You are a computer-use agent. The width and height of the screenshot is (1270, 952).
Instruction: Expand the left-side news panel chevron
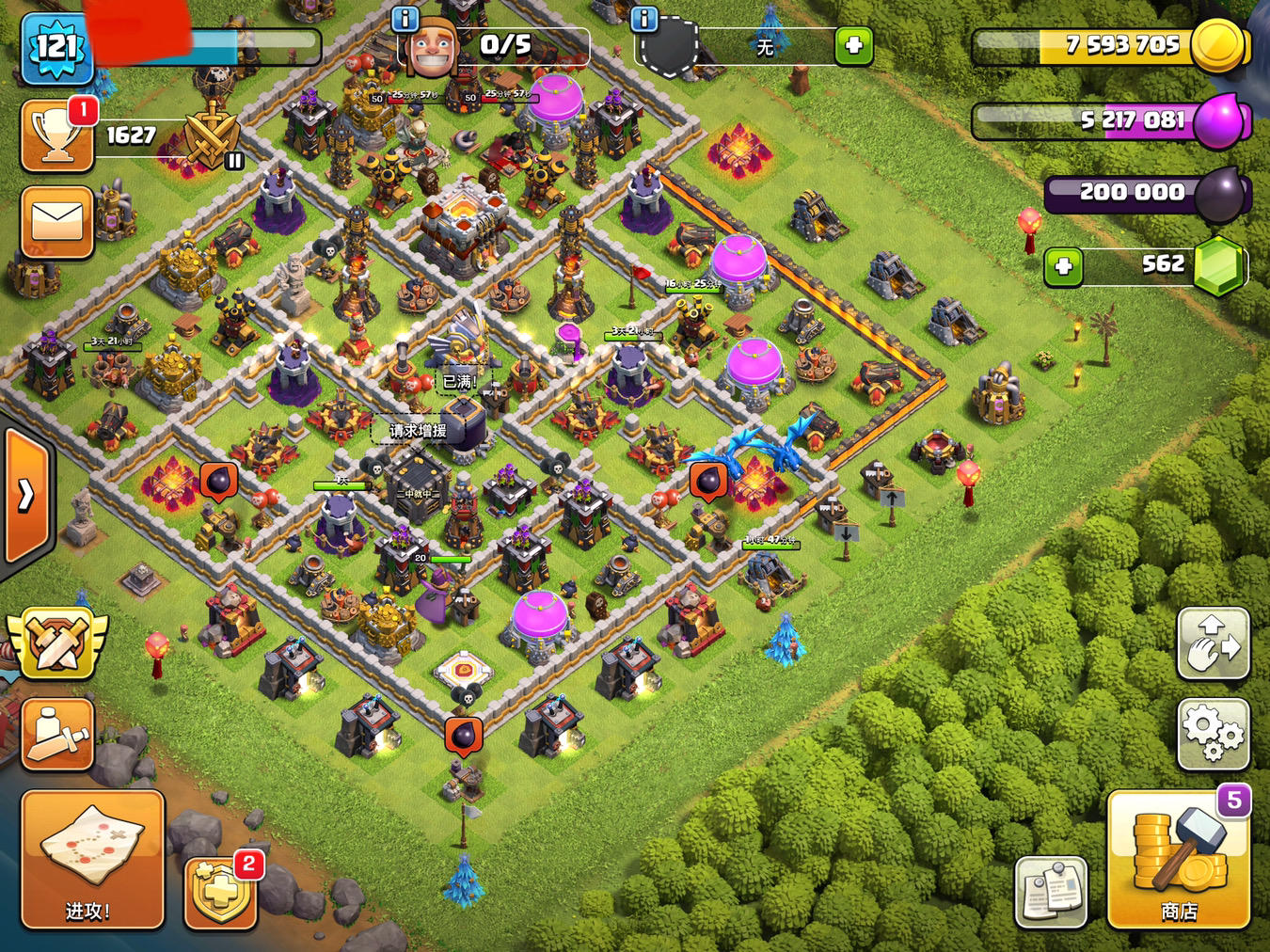[x=24, y=496]
